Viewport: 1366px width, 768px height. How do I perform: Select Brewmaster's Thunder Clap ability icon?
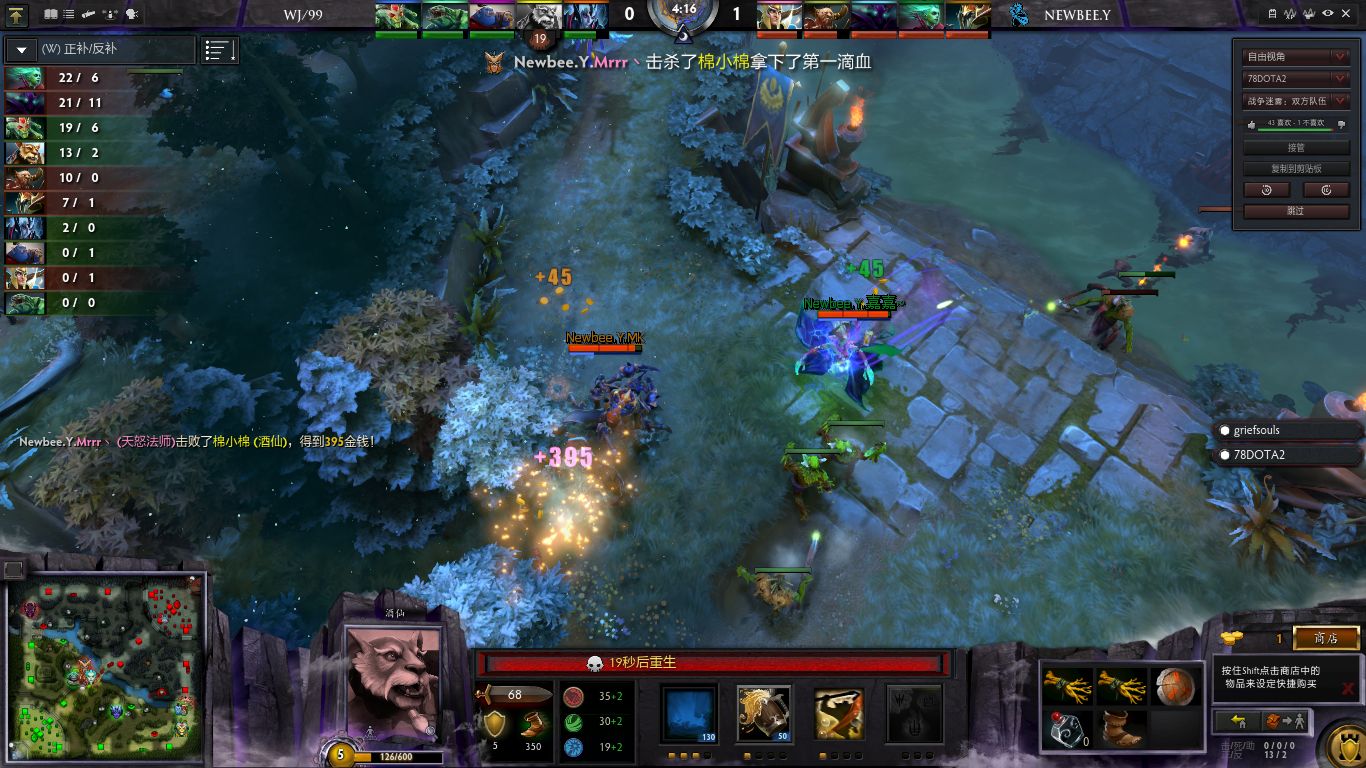[689, 712]
